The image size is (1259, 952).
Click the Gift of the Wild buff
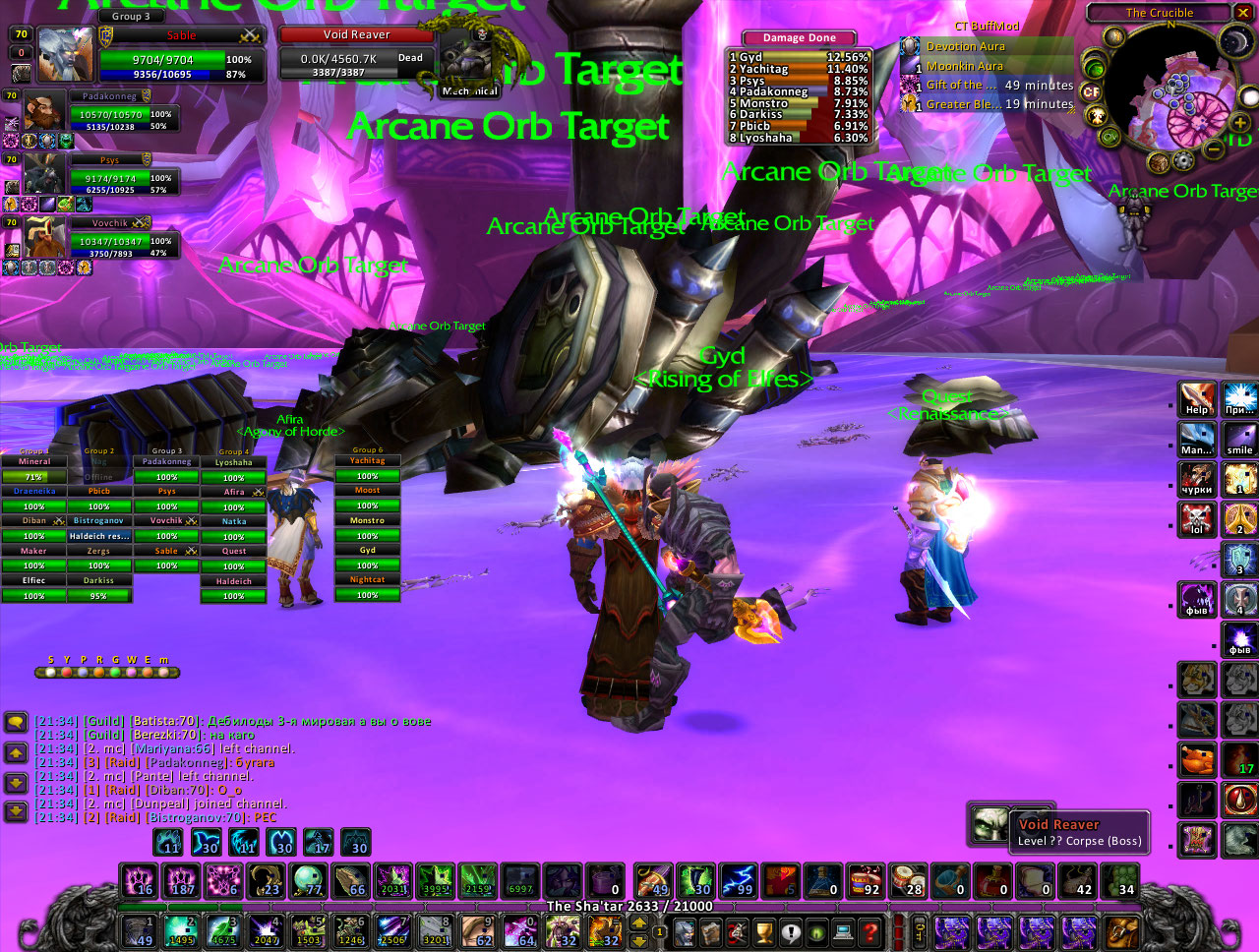pyautogui.click(x=910, y=86)
